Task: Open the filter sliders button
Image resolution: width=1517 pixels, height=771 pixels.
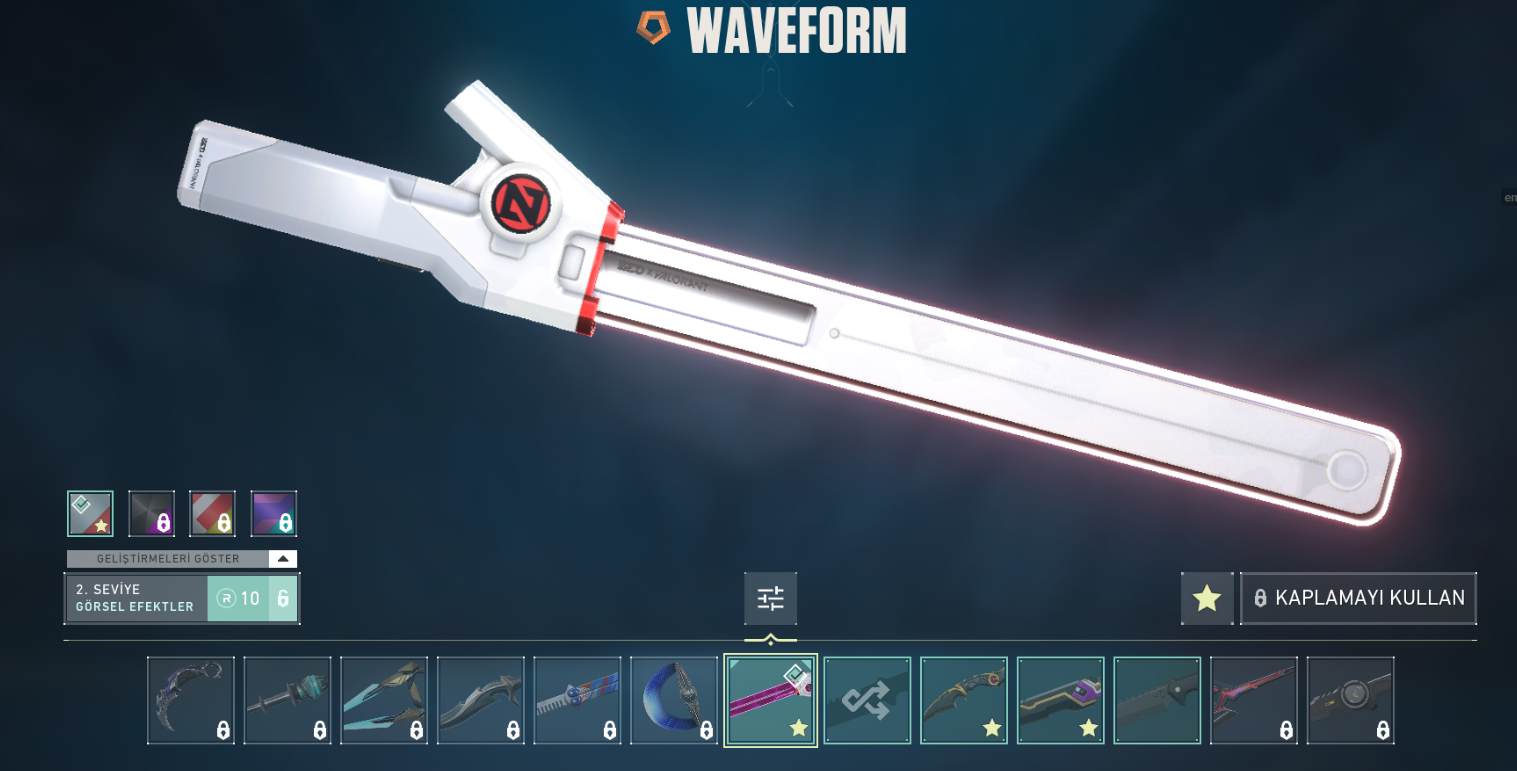Action: pyautogui.click(x=770, y=599)
